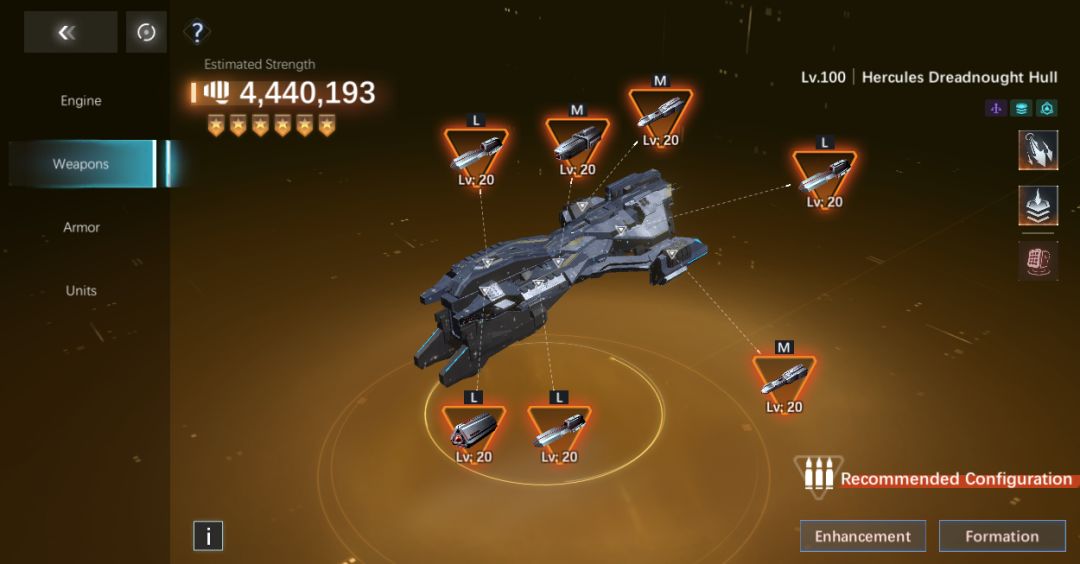Show the Units tab

[81, 291]
